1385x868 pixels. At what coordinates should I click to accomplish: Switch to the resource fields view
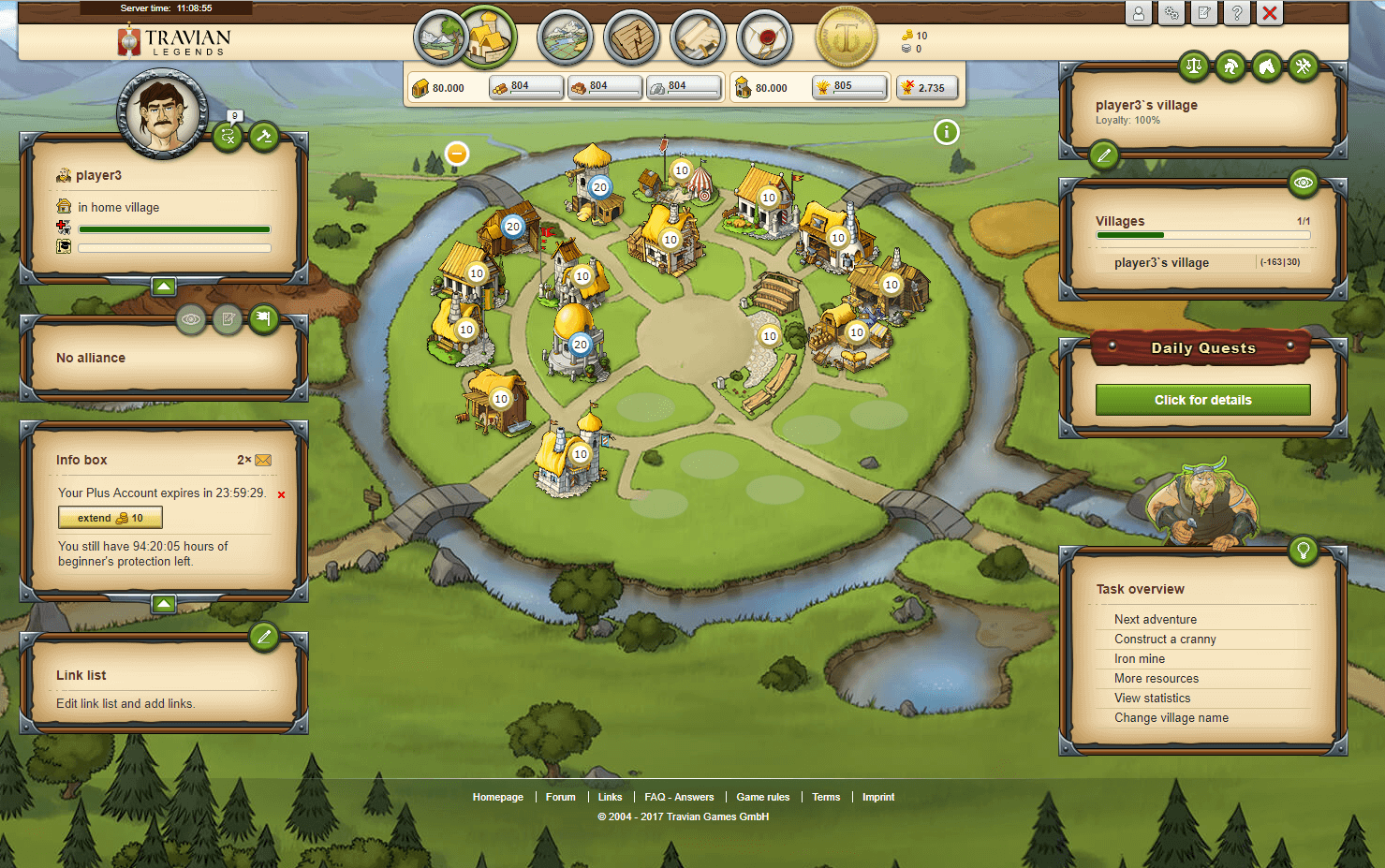438,37
